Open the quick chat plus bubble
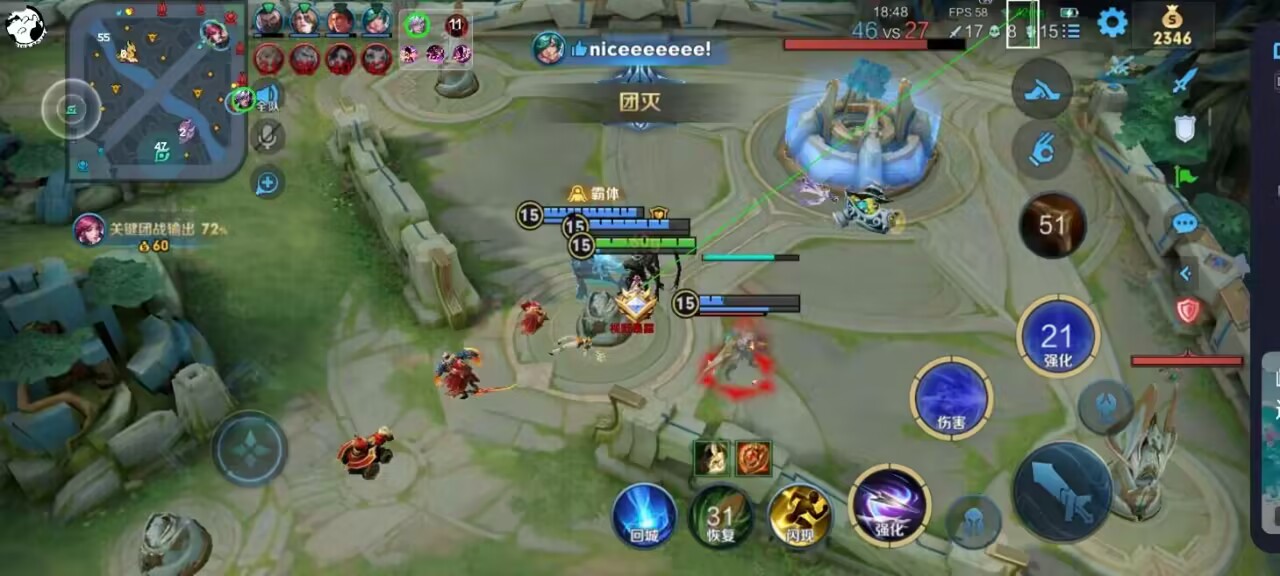This screenshot has height=576, width=1280. [x=267, y=182]
